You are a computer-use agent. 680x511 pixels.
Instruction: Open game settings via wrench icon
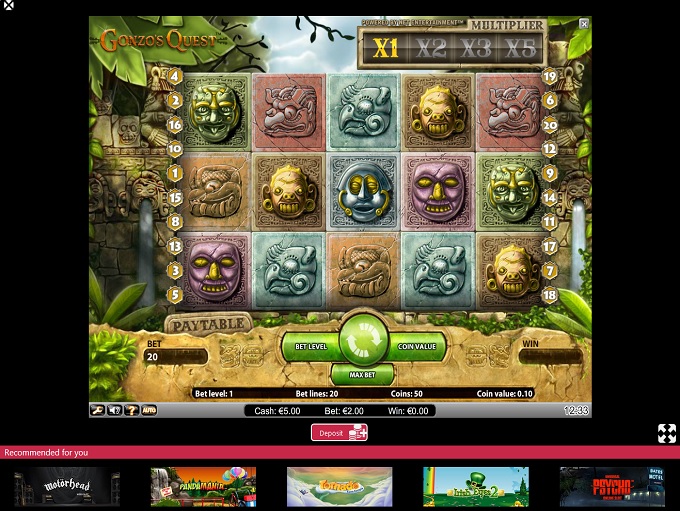[x=97, y=410]
